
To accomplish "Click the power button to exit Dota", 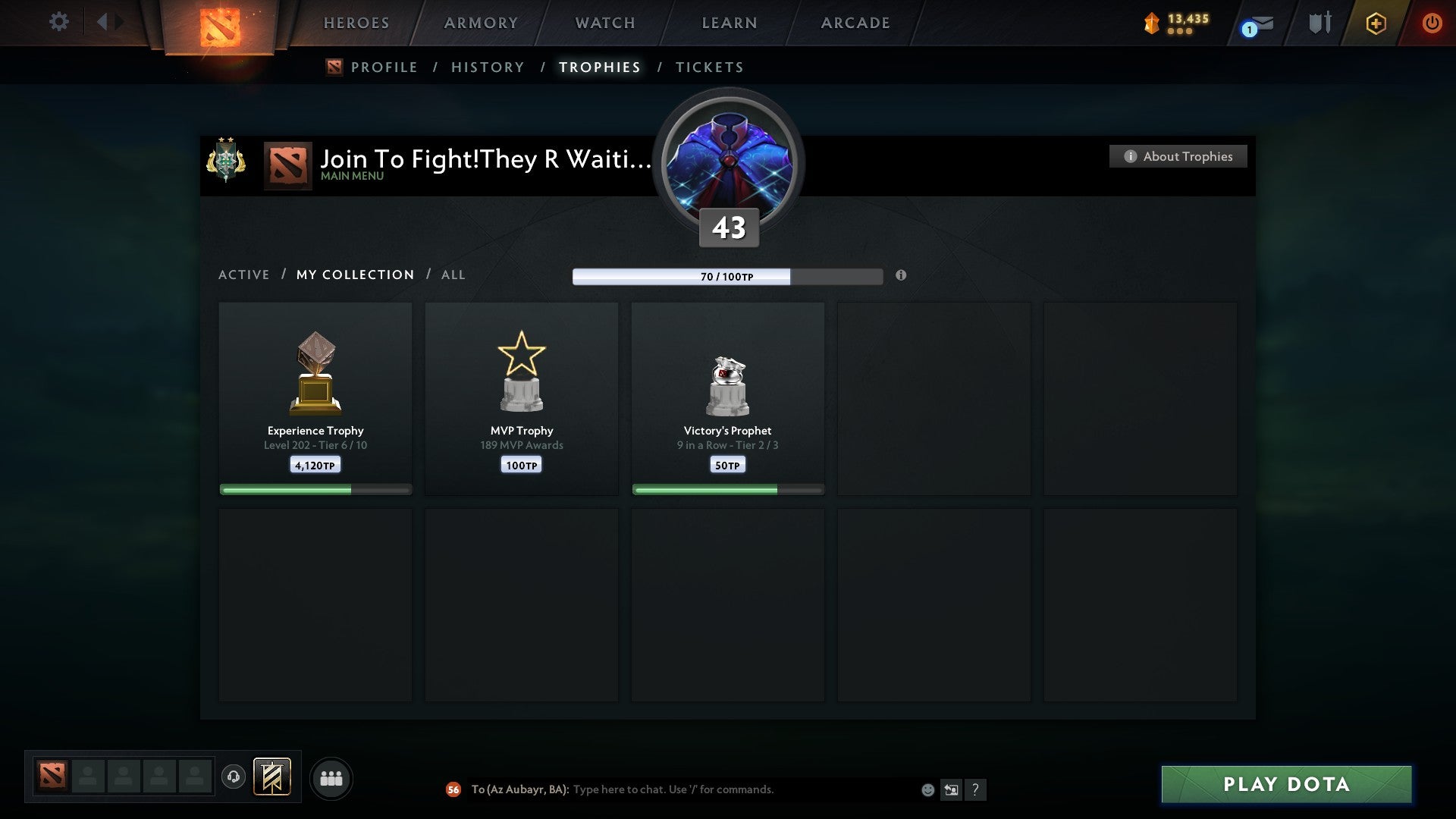I will pyautogui.click(x=1432, y=24).
